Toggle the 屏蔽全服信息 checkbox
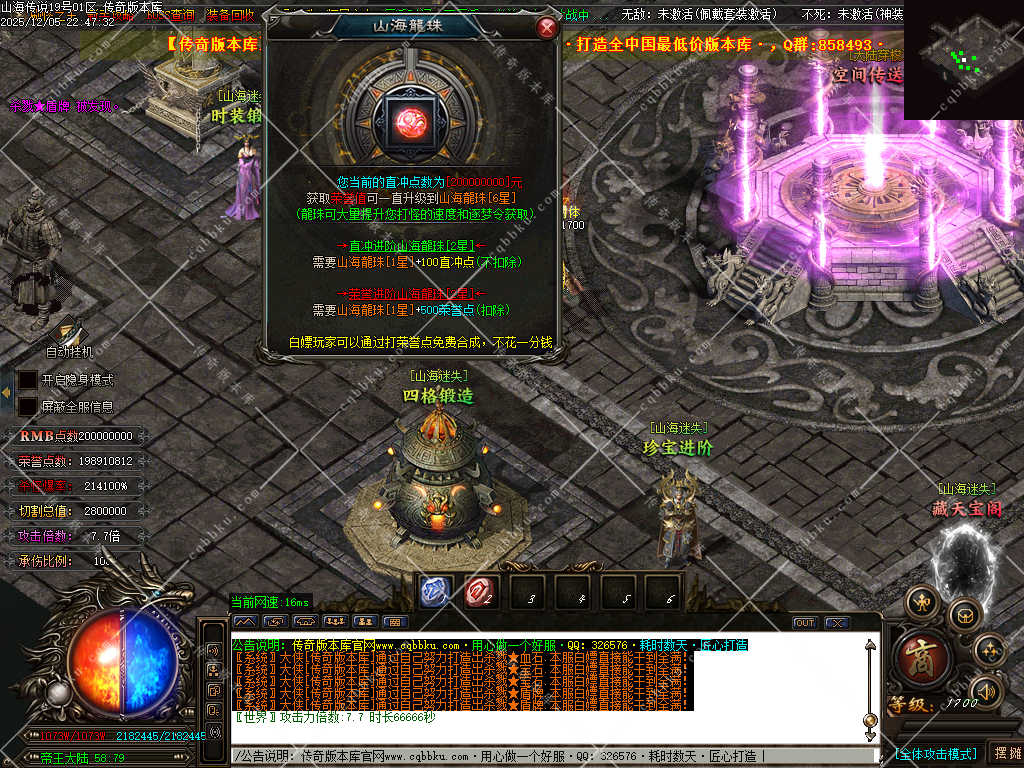 point(28,406)
